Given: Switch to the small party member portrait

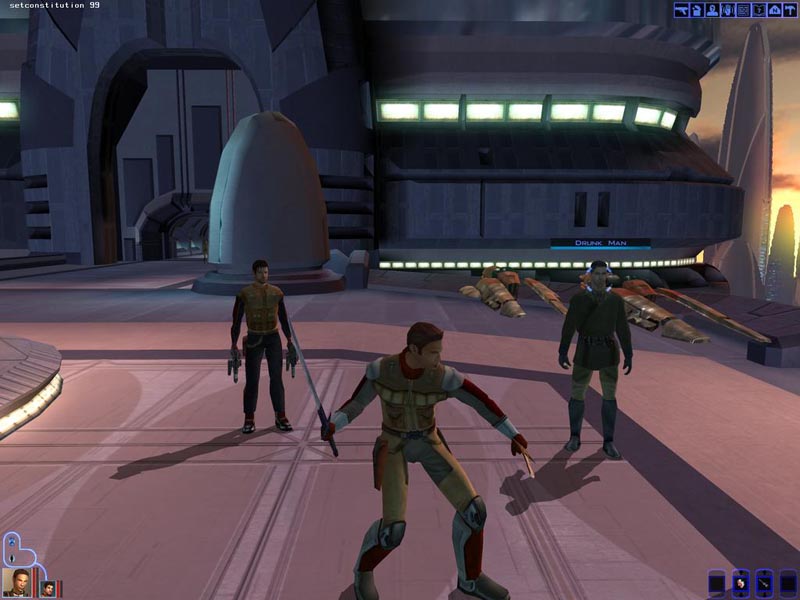Looking at the screenshot, I should pos(47,587).
